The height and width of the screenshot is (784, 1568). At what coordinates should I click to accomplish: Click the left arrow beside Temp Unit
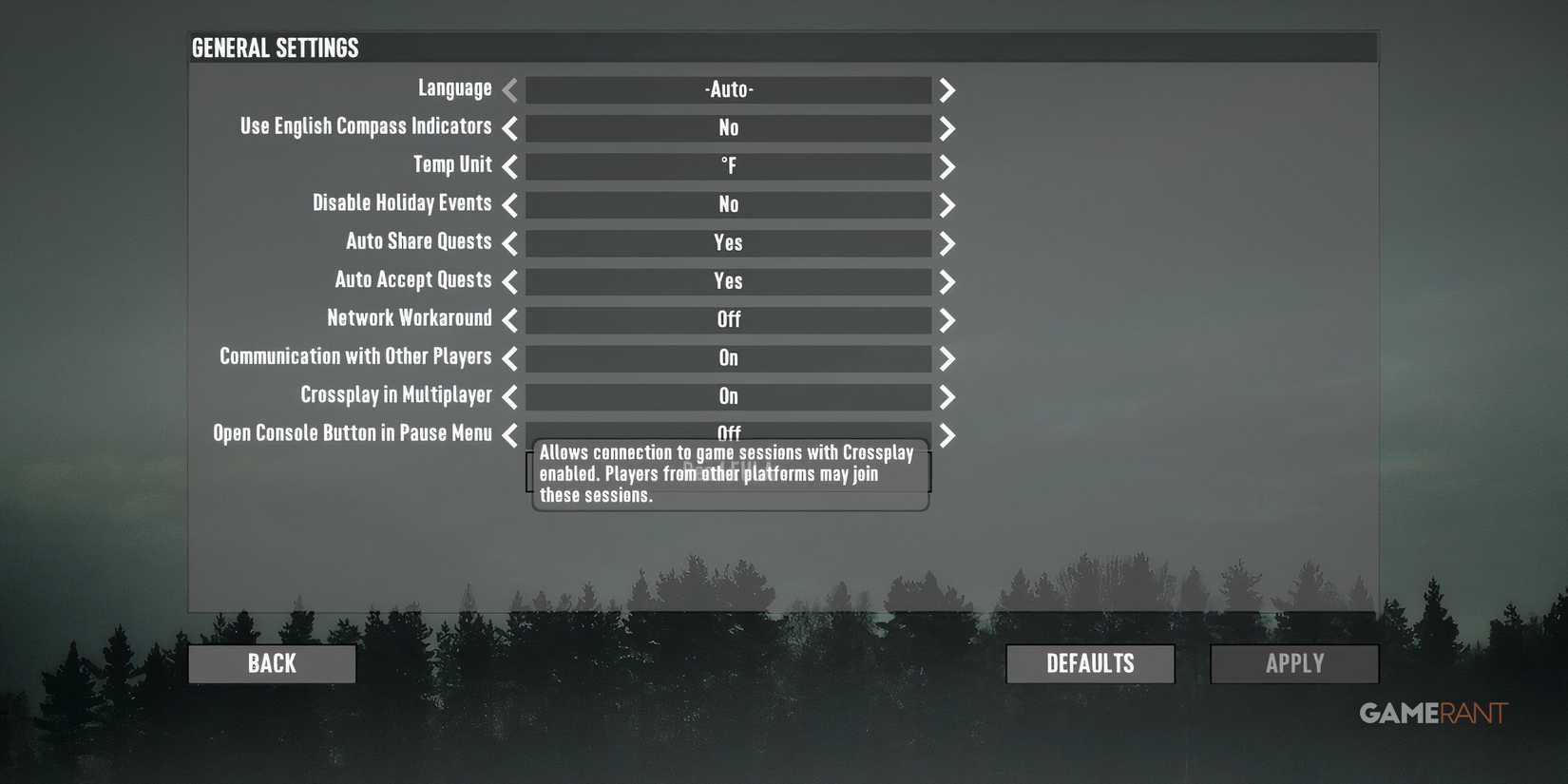click(x=509, y=166)
